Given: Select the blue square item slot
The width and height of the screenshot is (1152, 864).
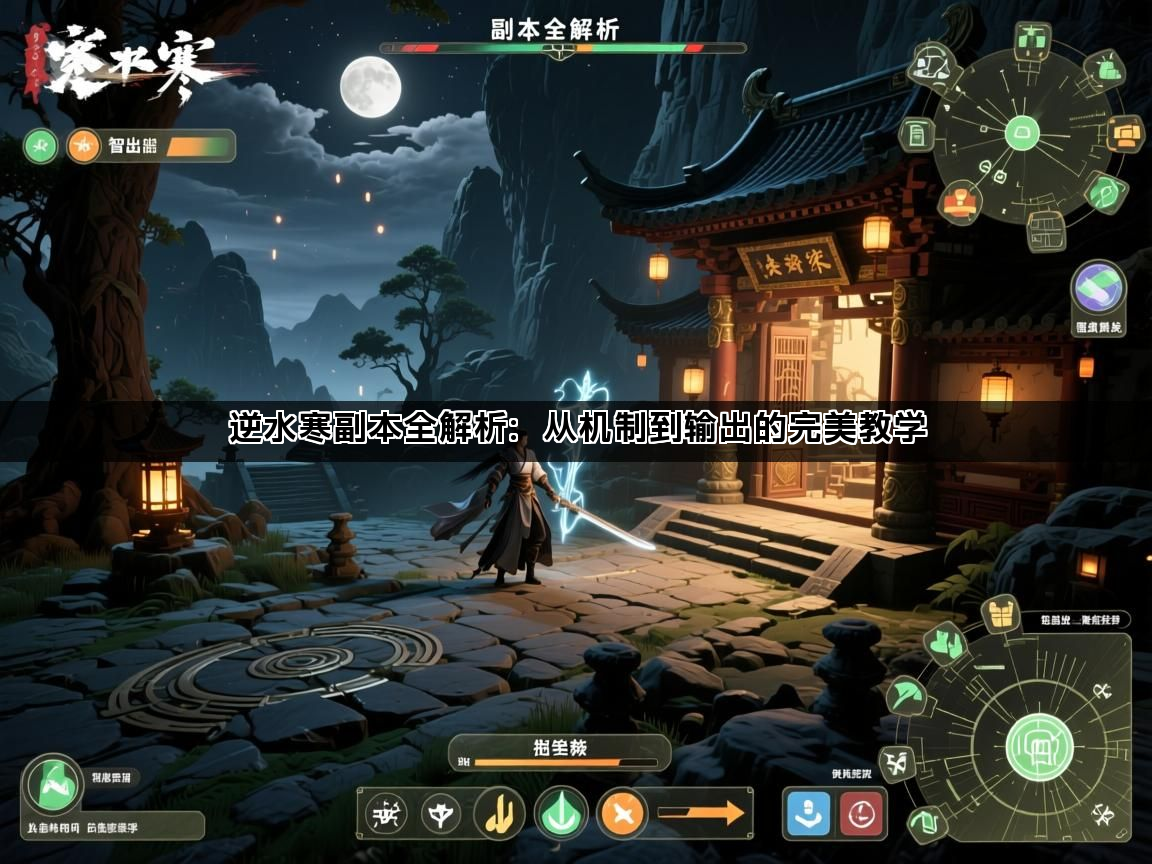Looking at the screenshot, I should pos(810,813).
